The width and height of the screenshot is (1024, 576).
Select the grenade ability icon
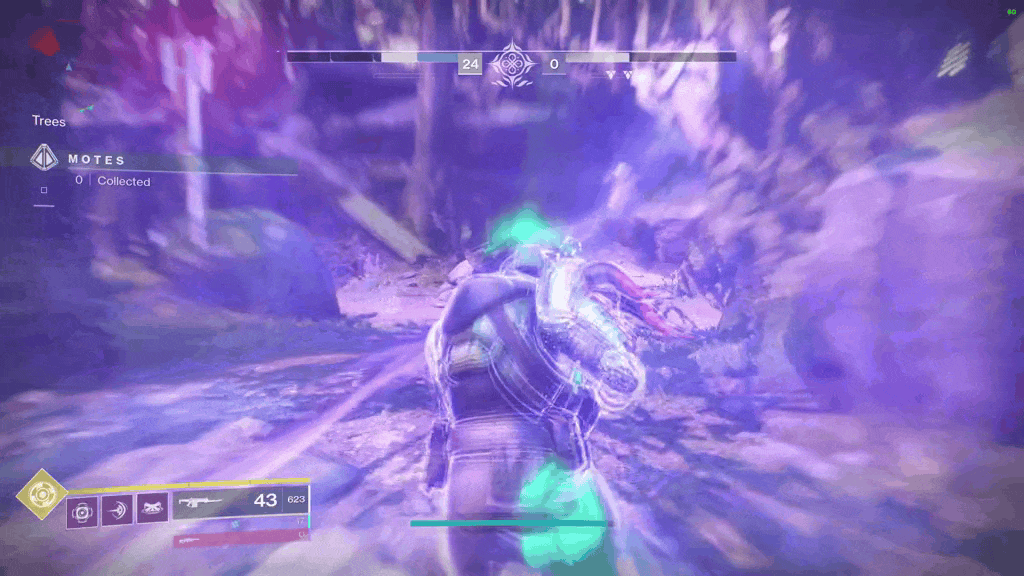pos(82,513)
